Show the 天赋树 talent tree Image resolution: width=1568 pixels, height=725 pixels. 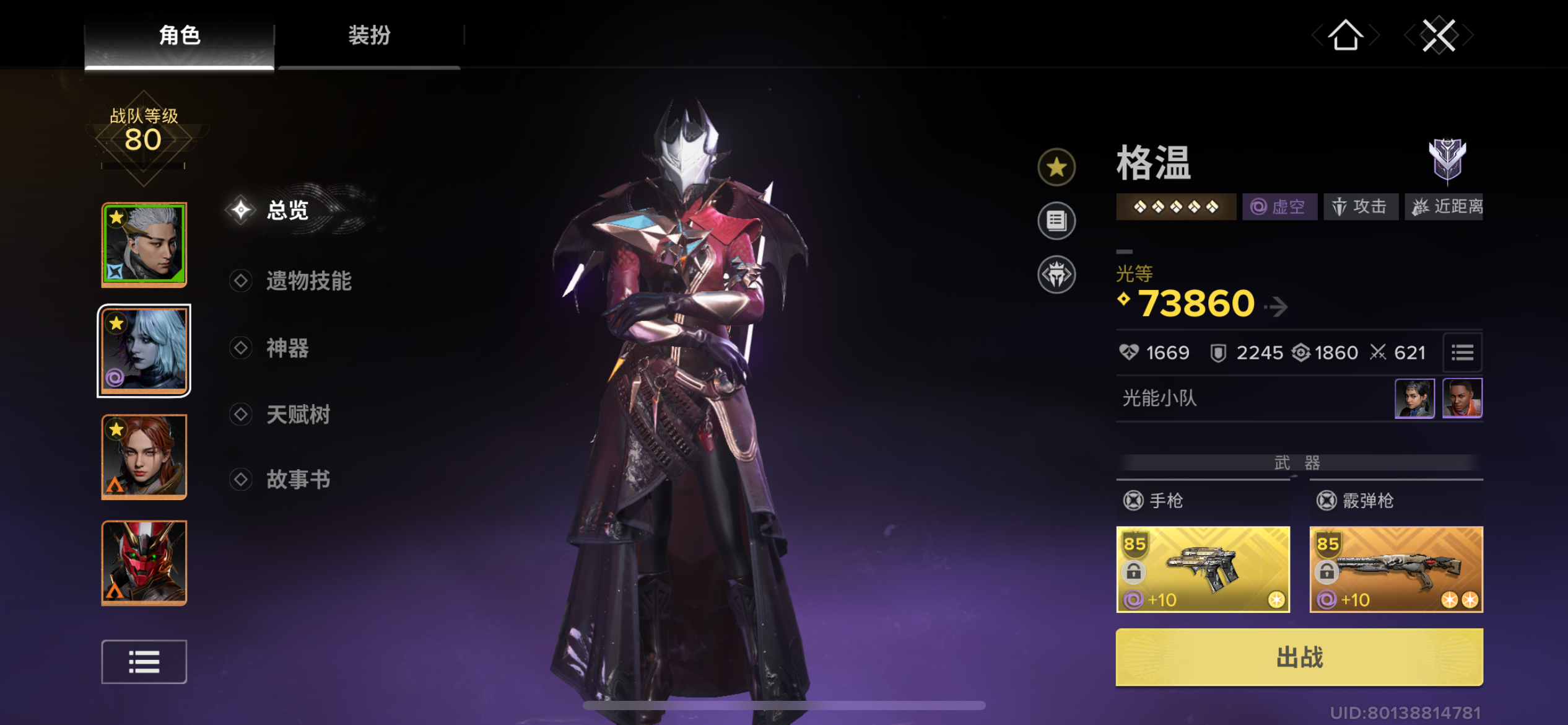click(x=298, y=415)
